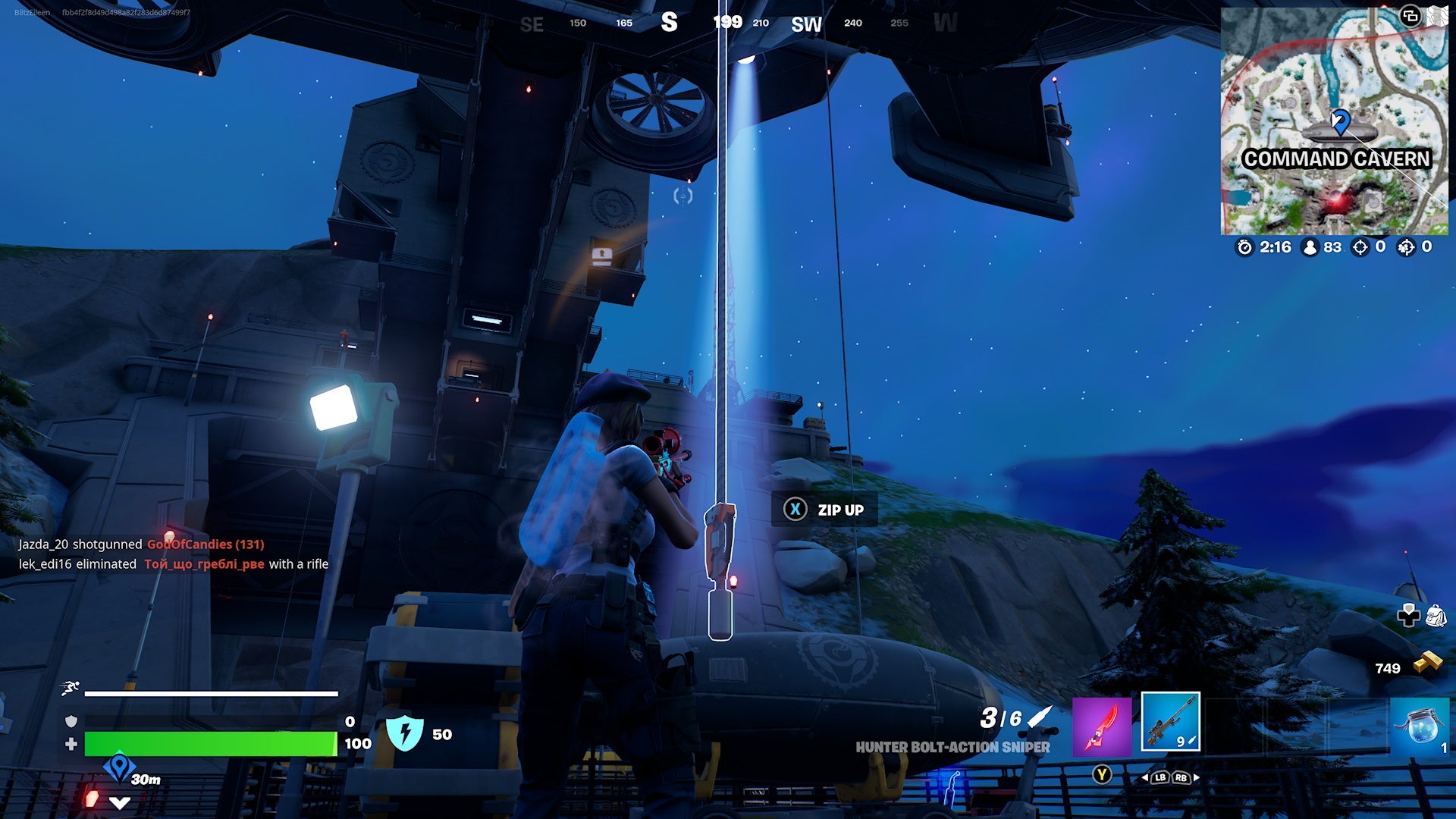Click the eliminations crosshair icon
The height and width of the screenshot is (819, 1456).
[1360, 247]
